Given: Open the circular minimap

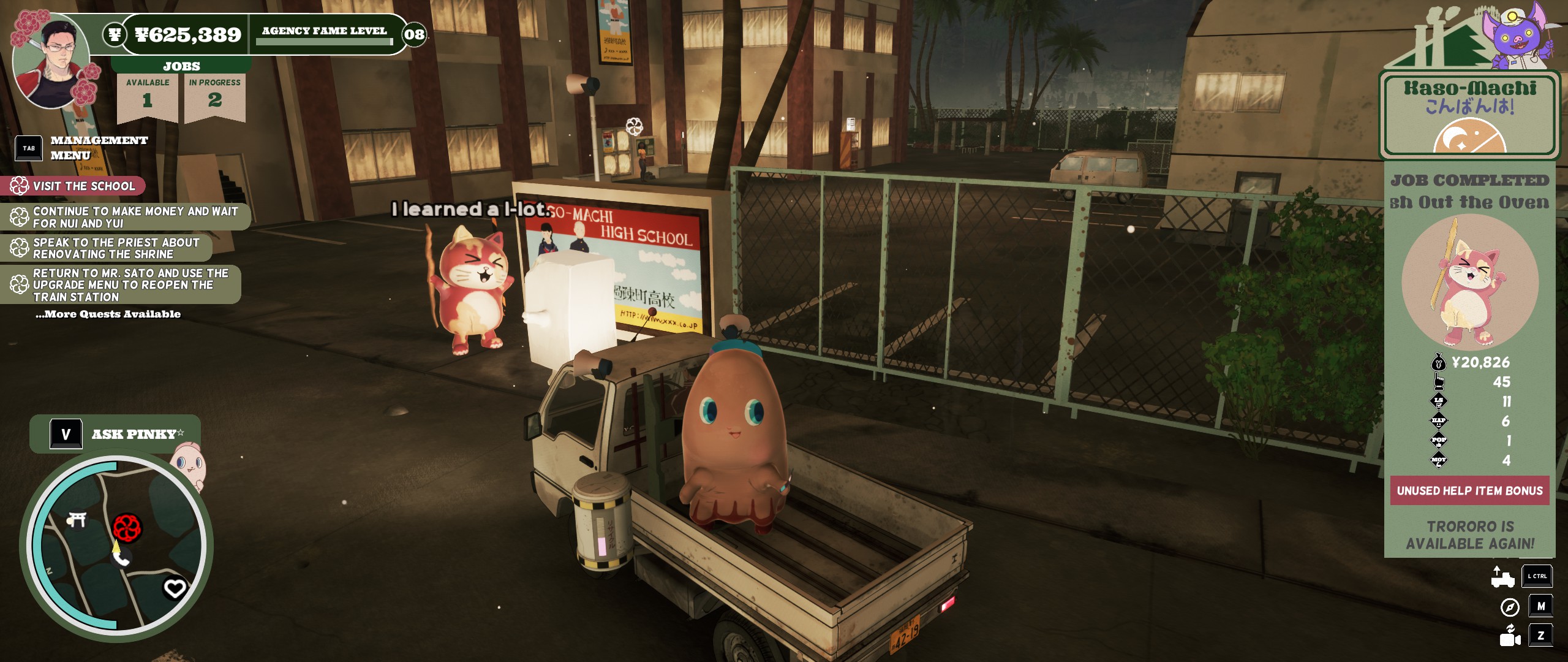Looking at the screenshot, I should 116,546.
